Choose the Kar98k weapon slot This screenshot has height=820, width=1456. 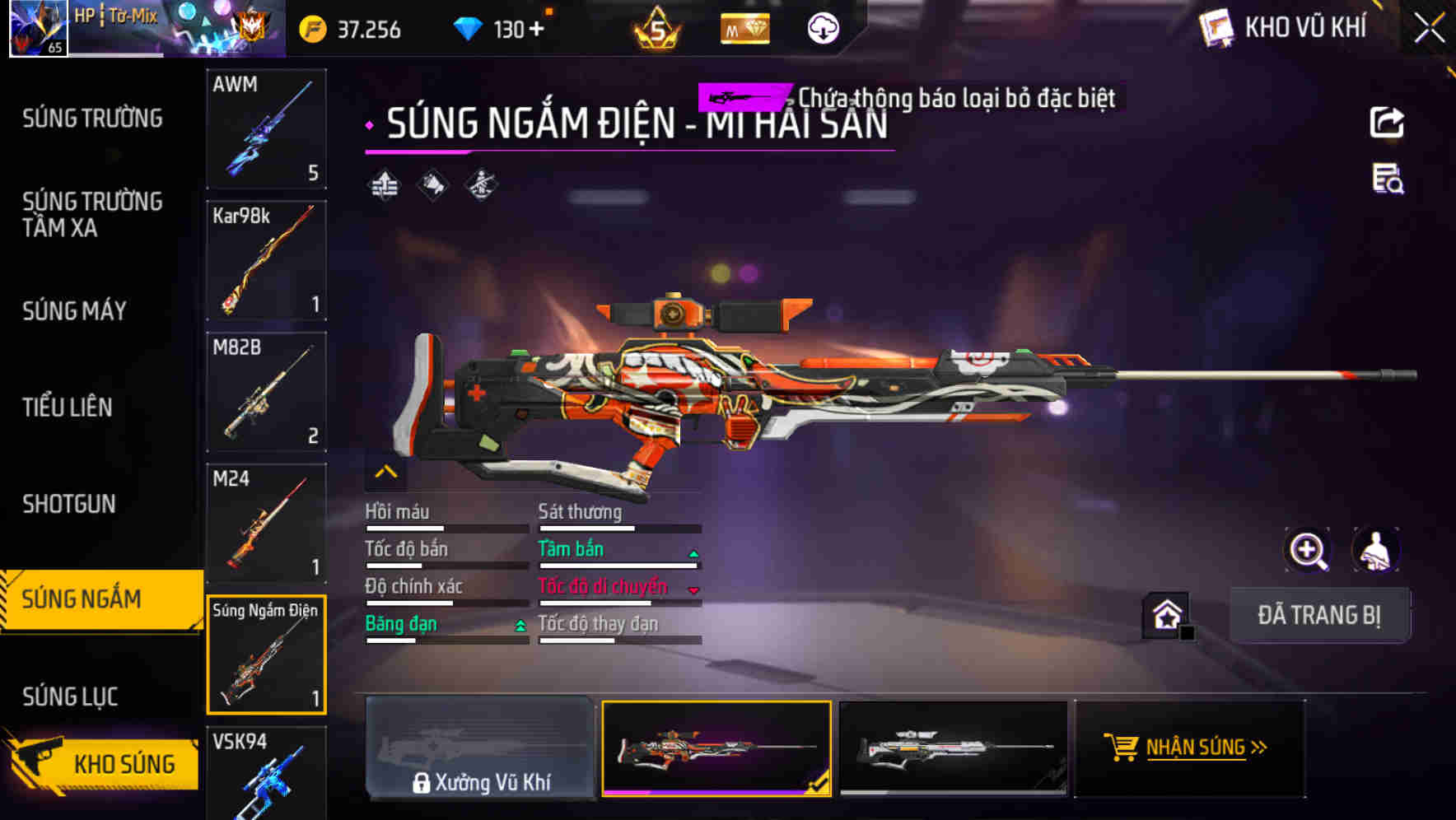(266, 260)
